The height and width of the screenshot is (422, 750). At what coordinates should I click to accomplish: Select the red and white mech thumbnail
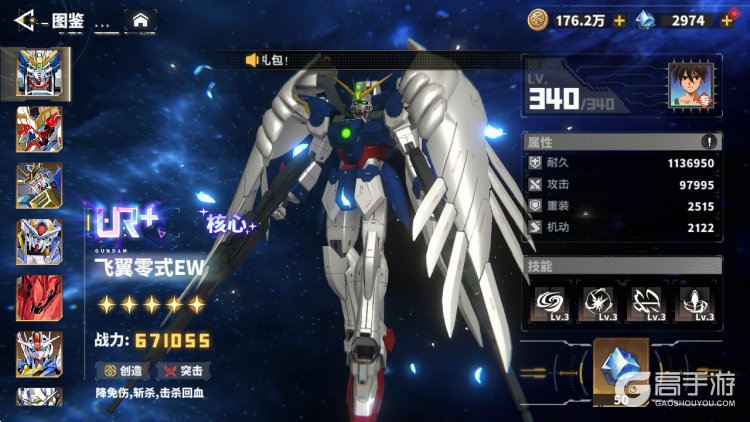point(39,130)
